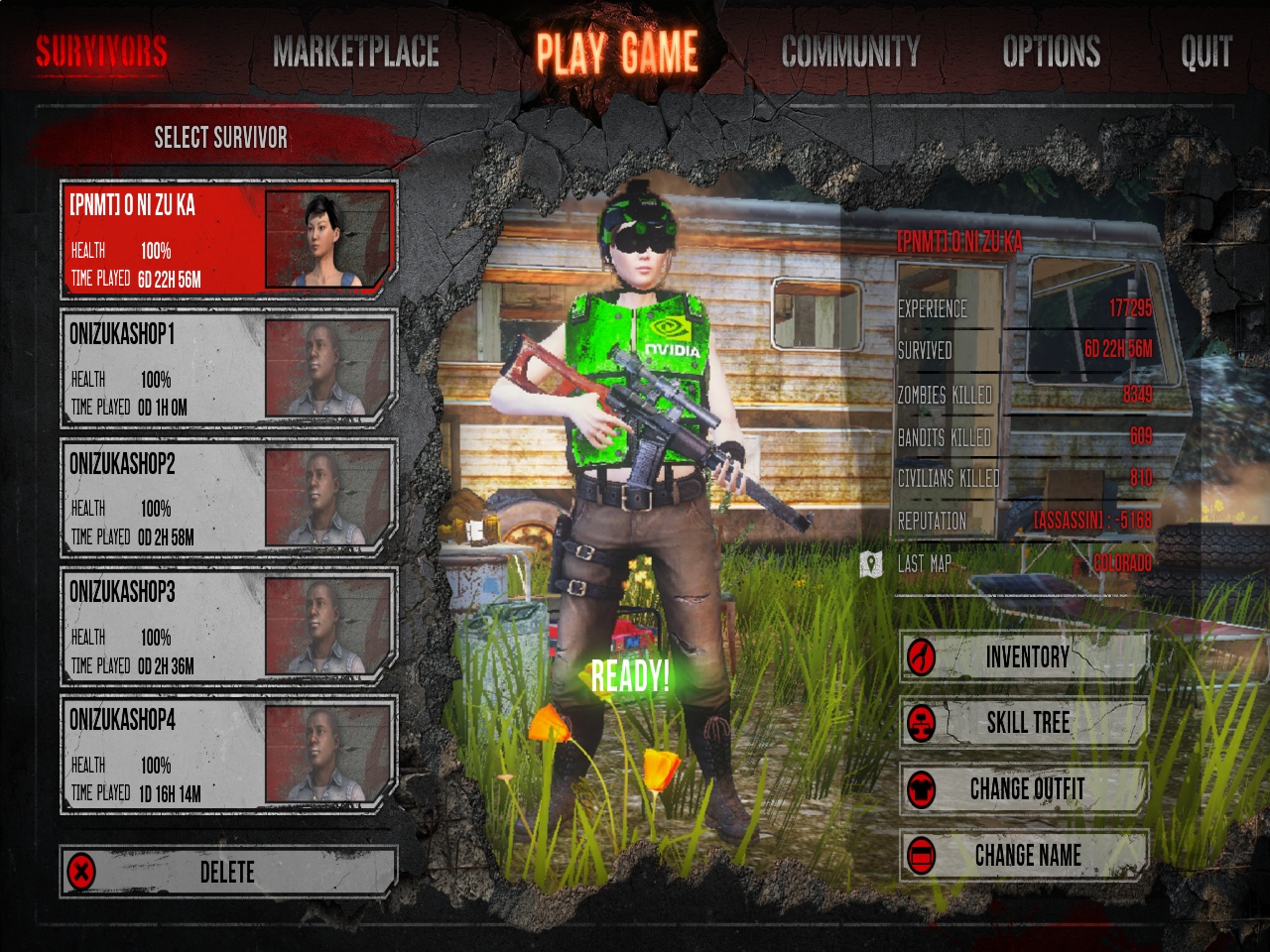The width and height of the screenshot is (1270, 952).
Task: Open the Skill Tree
Action: (x=1024, y=723)
